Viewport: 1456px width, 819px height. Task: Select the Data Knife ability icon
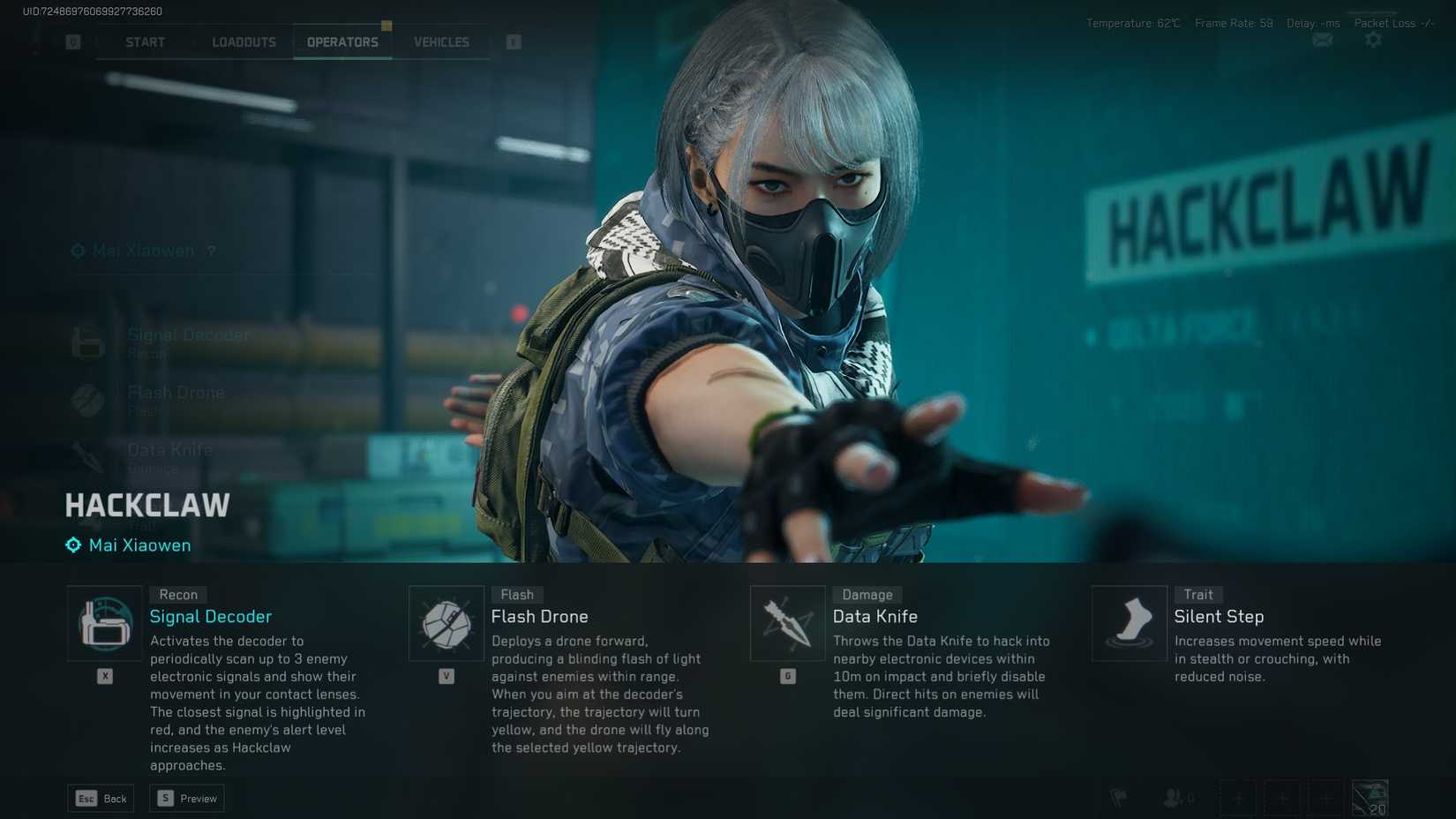click(787, 622)
